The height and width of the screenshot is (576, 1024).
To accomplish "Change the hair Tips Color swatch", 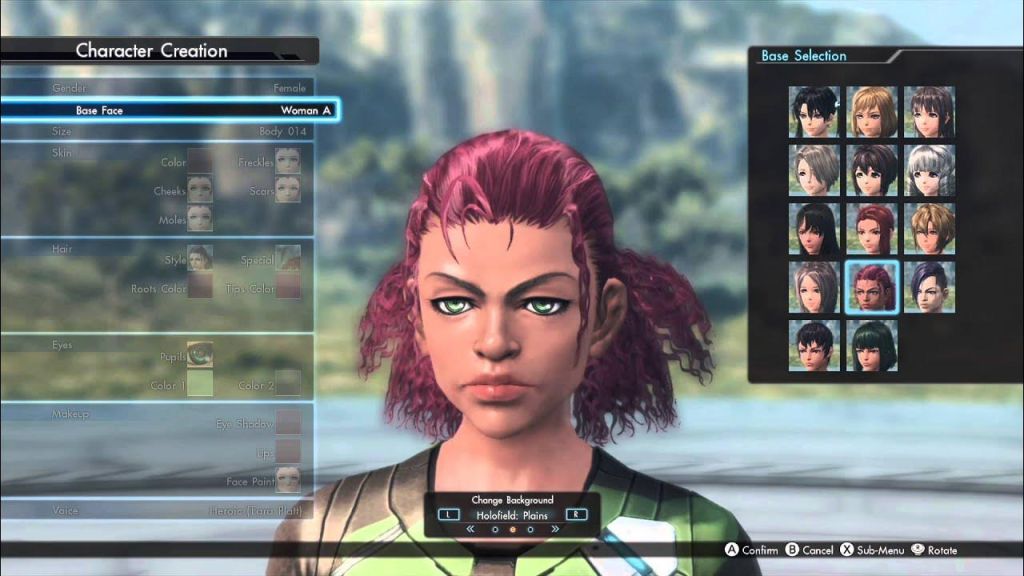I will [x=288, y=287].
